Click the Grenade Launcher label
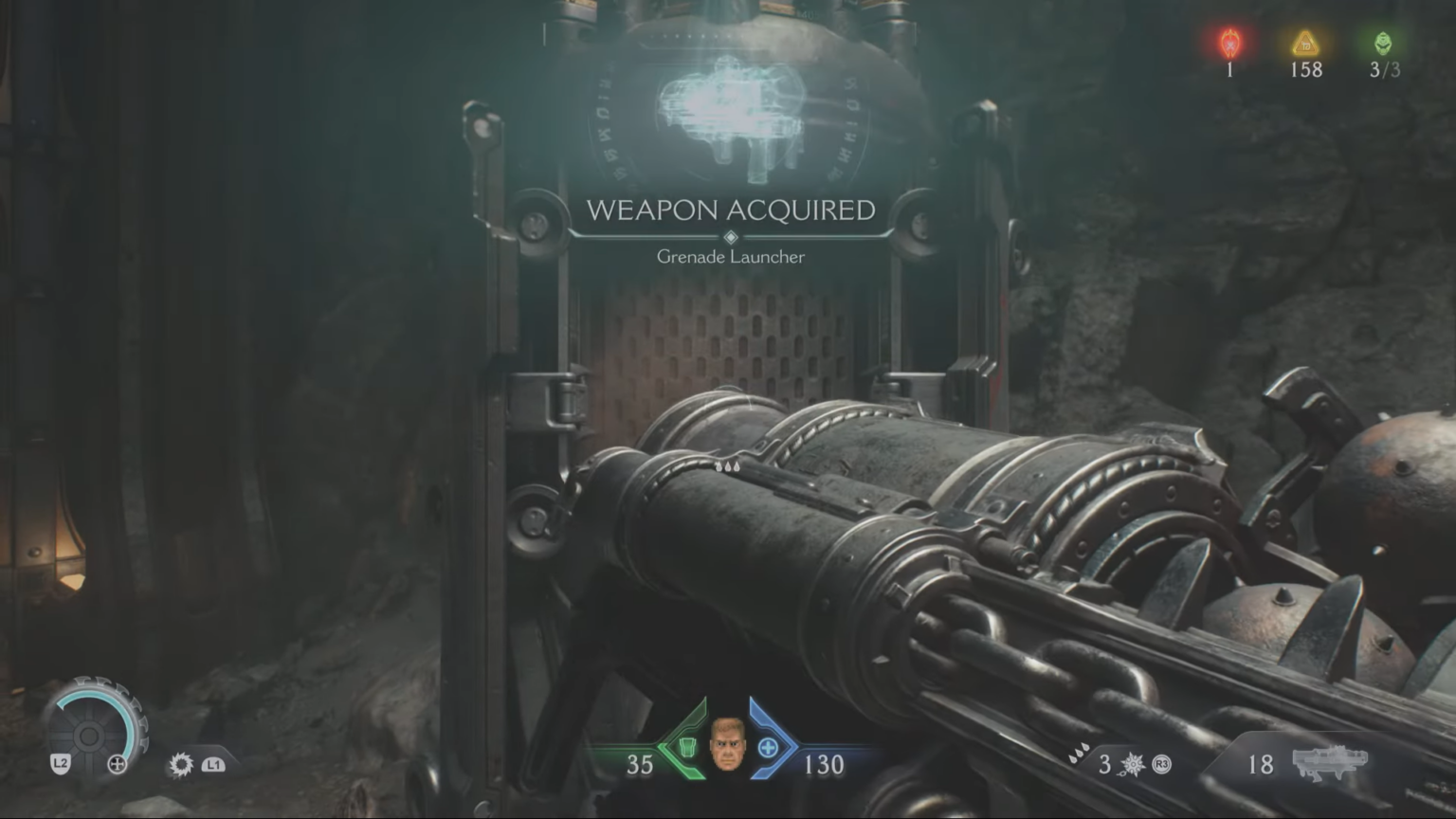Screen dimensions: 1456x819 730,256
